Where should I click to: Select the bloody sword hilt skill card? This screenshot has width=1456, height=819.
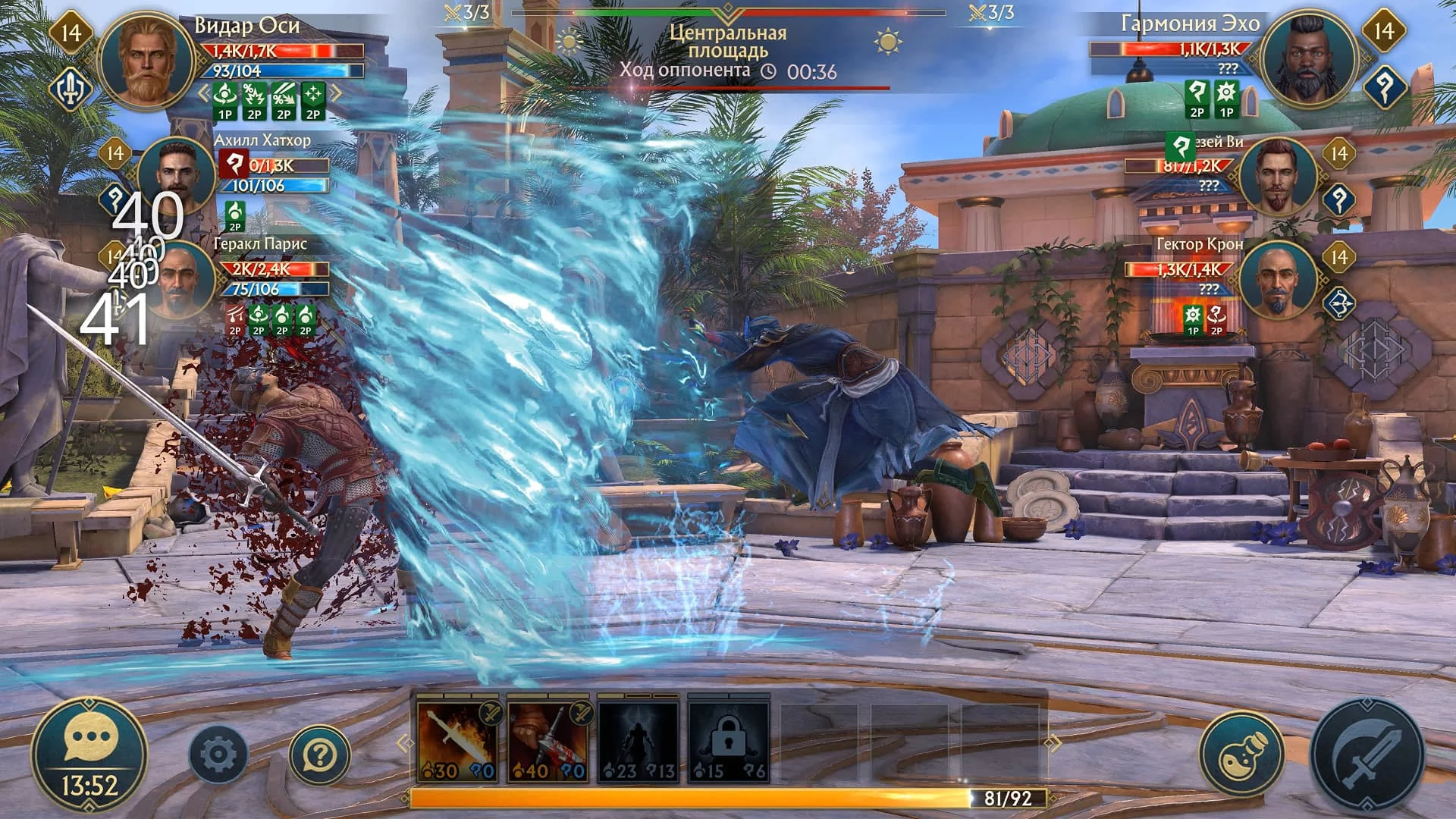pyautogui.click(x=548, y=741)
